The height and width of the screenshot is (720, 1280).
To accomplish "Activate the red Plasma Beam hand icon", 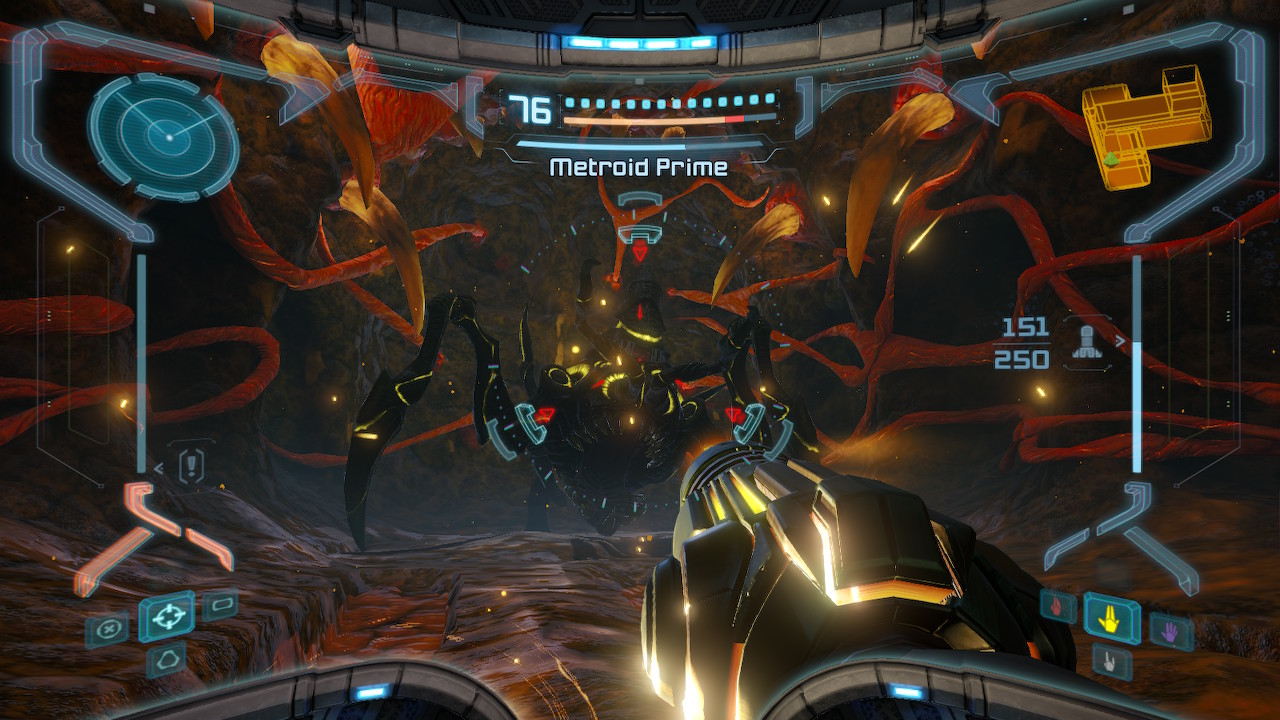I will pyautogui.click(x=1057, y=604).
